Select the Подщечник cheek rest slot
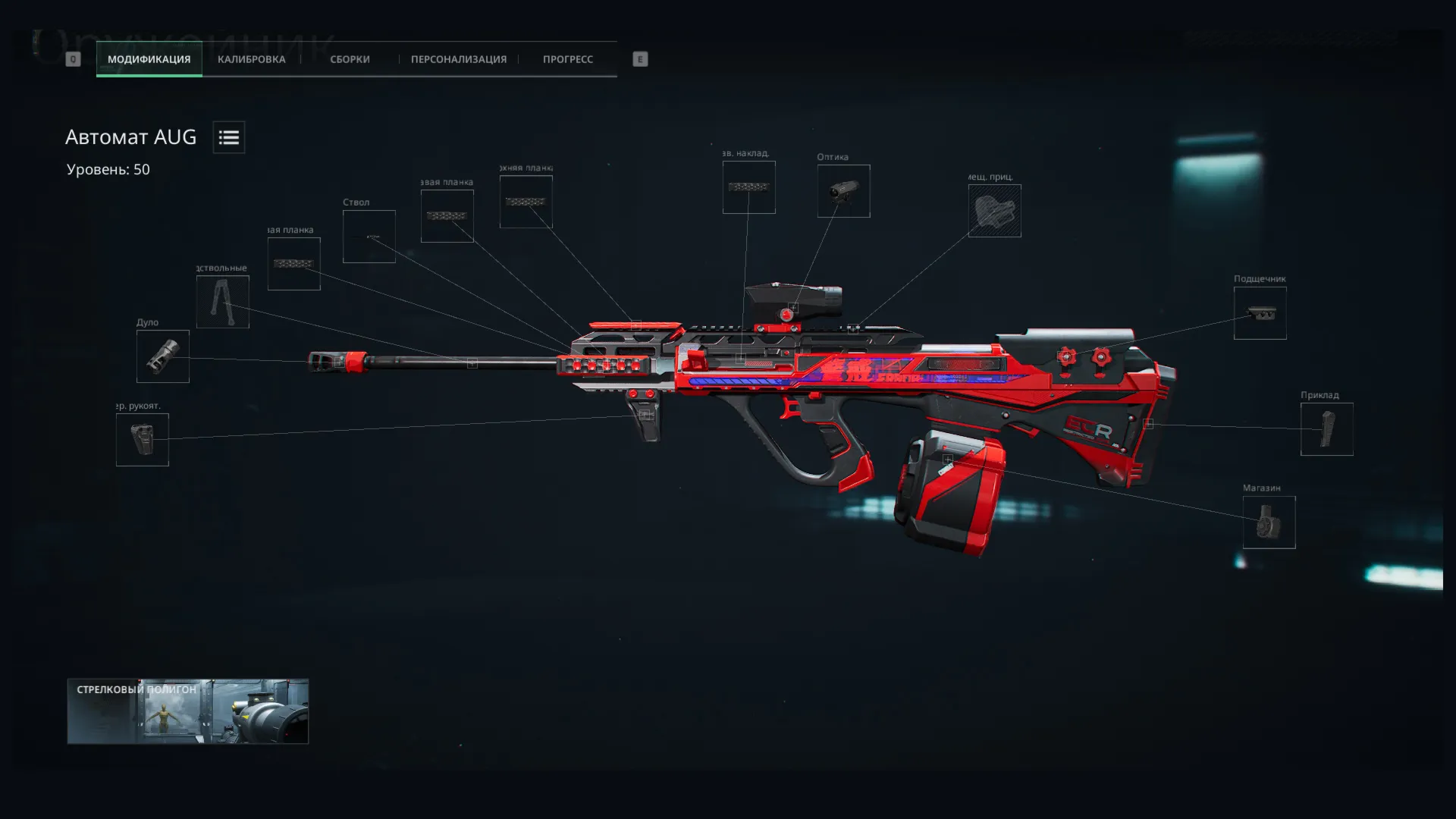Screen dimensions: 1456x819 point(1260,313)
